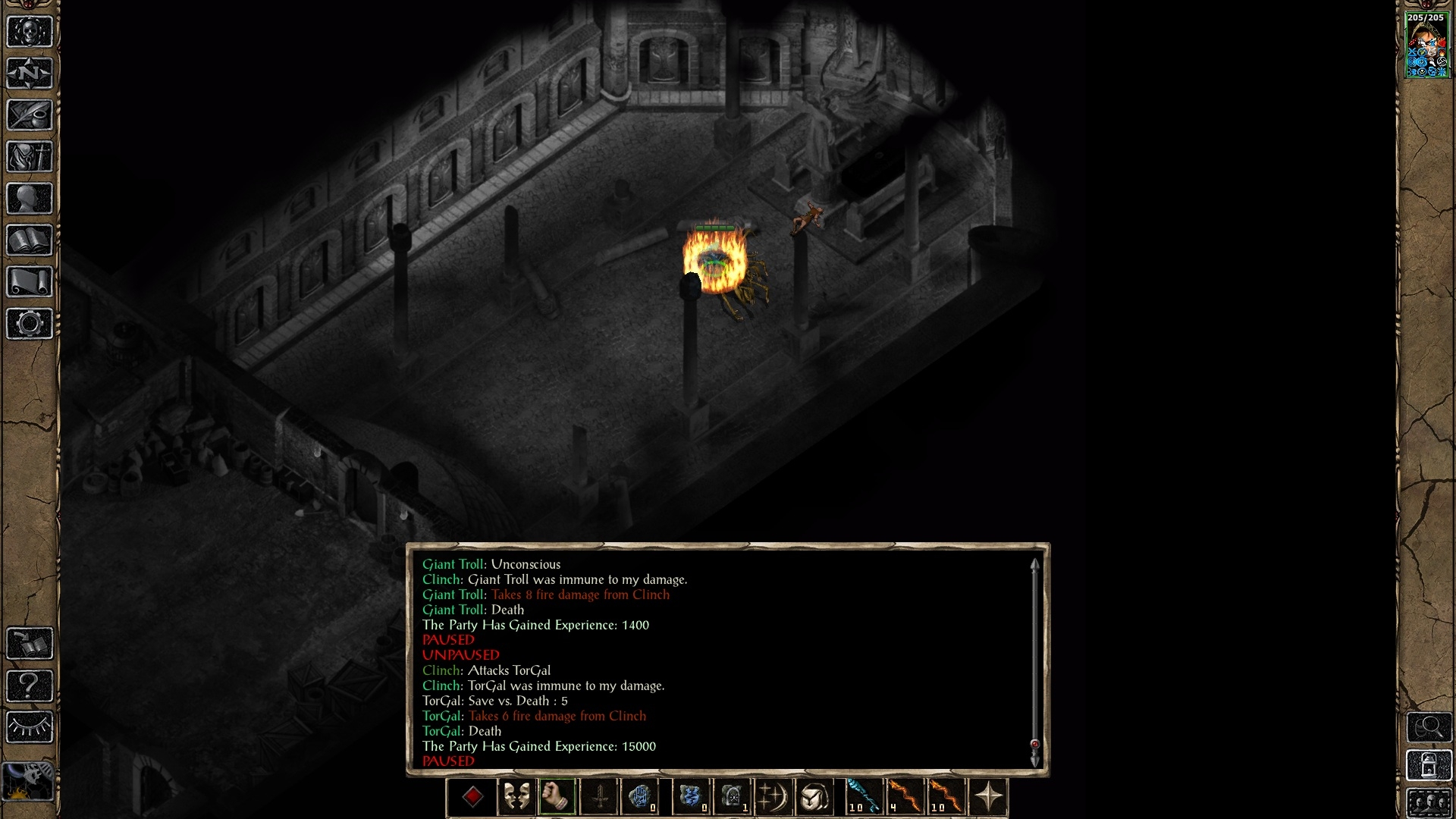The width and height of the screenshot is (1456, 819).
Task: Open the inventory screen
Action: (30, 157)
